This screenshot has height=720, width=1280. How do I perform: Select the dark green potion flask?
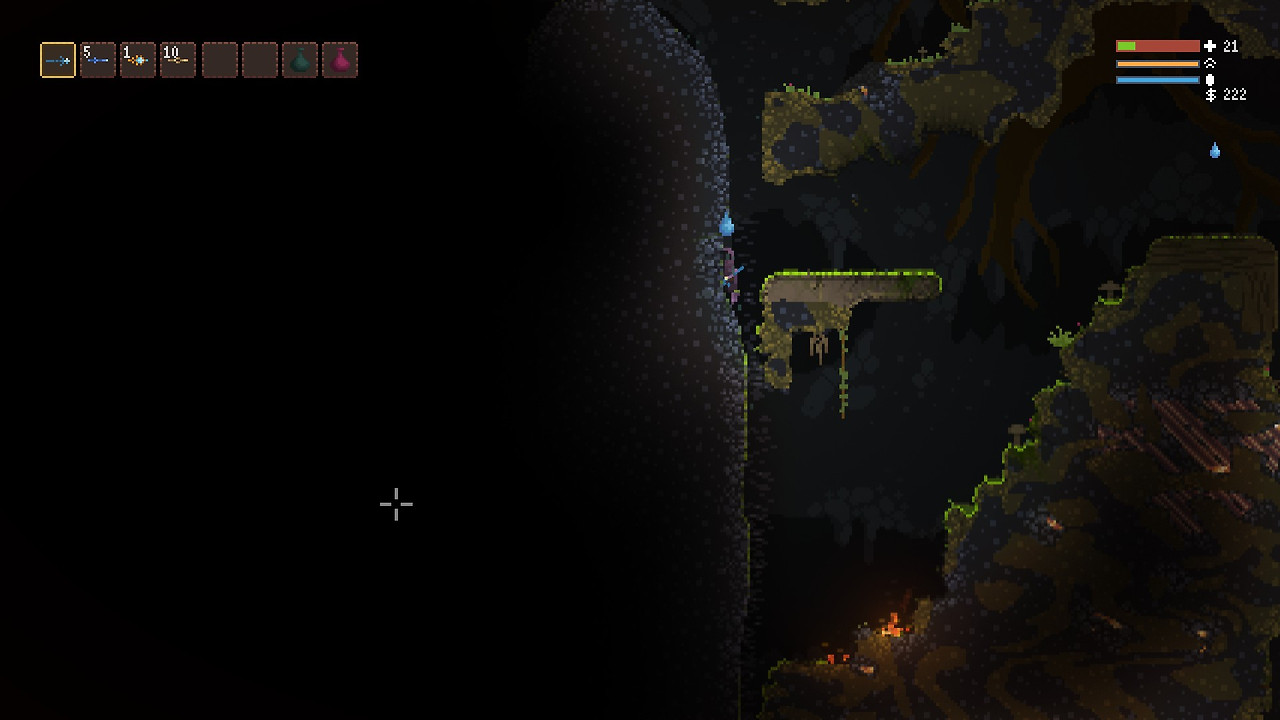point(300,60)
